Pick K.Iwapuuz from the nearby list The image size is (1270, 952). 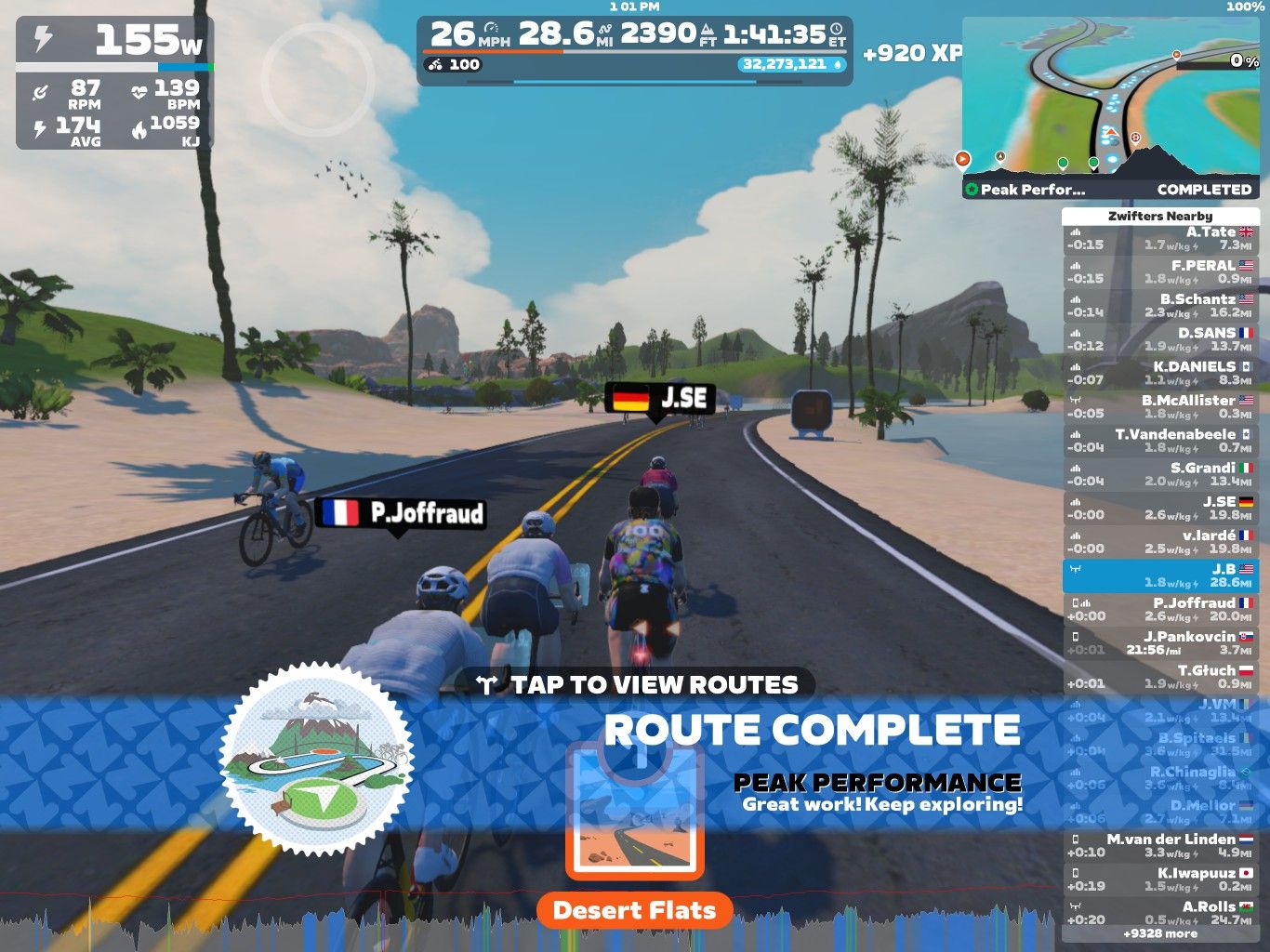click(1160, 879)
